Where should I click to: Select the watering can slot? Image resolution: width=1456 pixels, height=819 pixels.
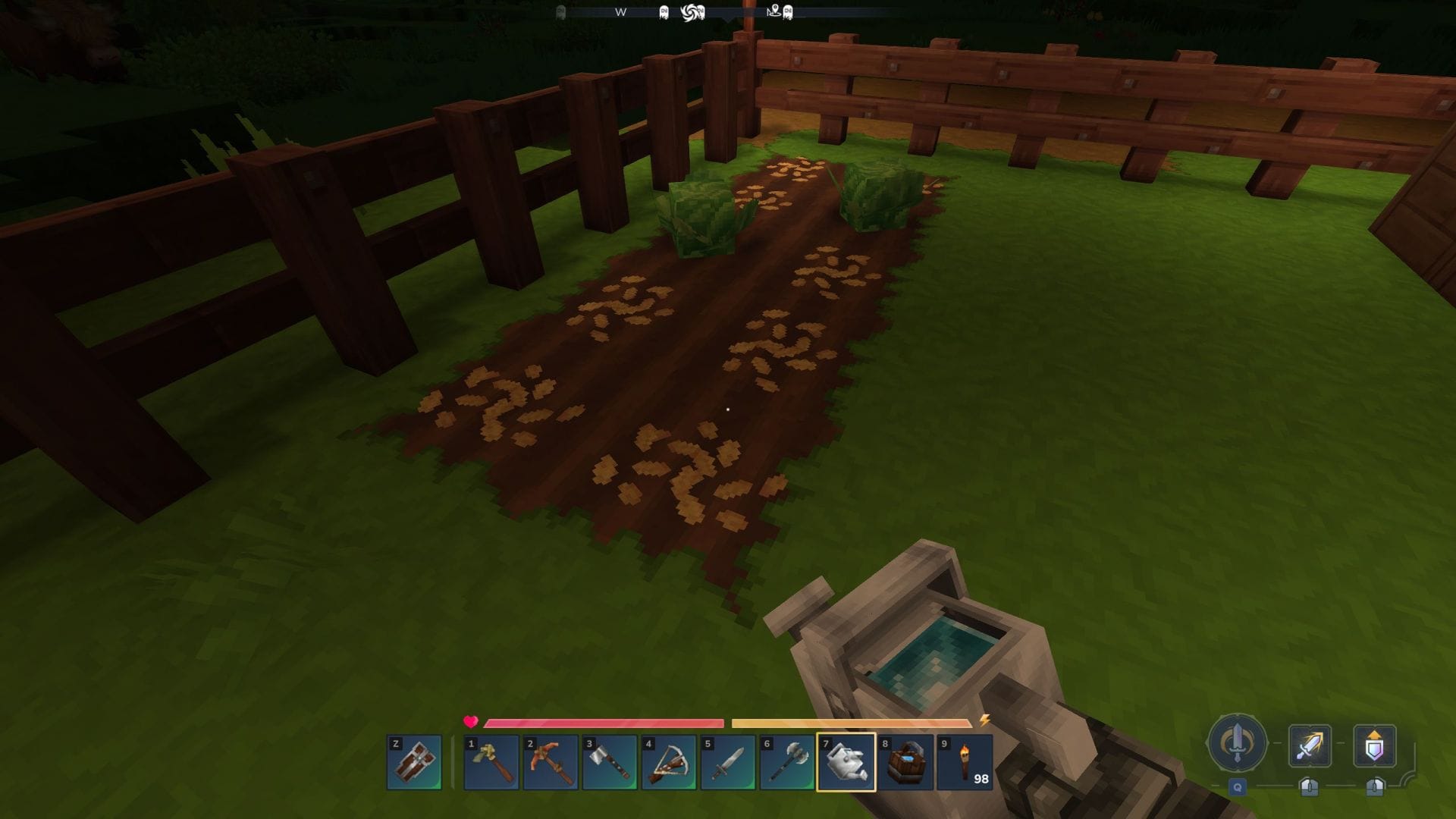pyautogui.click(x=846, y=762)
